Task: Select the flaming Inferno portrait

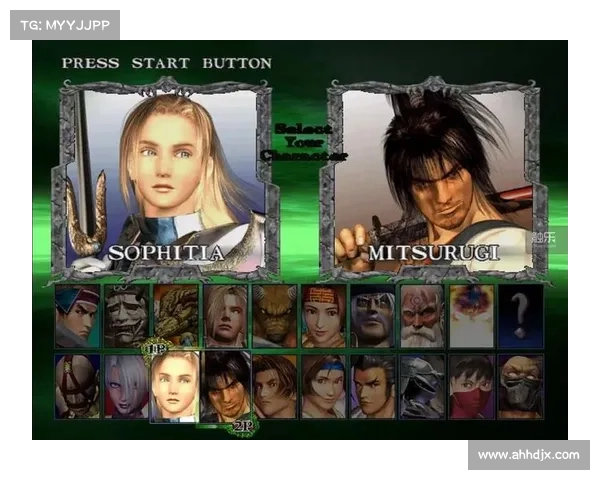Action: [470, 316]
